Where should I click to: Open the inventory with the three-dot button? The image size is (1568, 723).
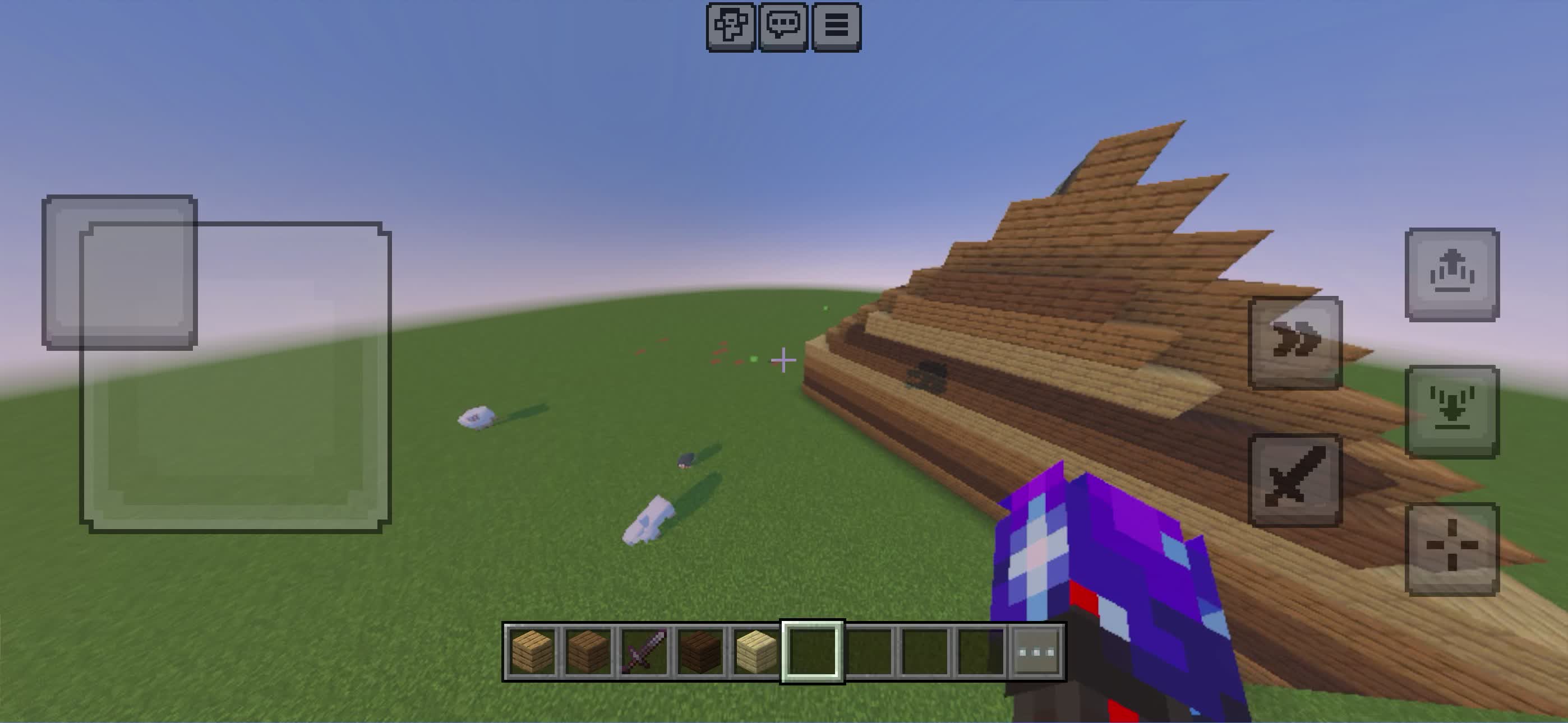[x=1036, y=652]
